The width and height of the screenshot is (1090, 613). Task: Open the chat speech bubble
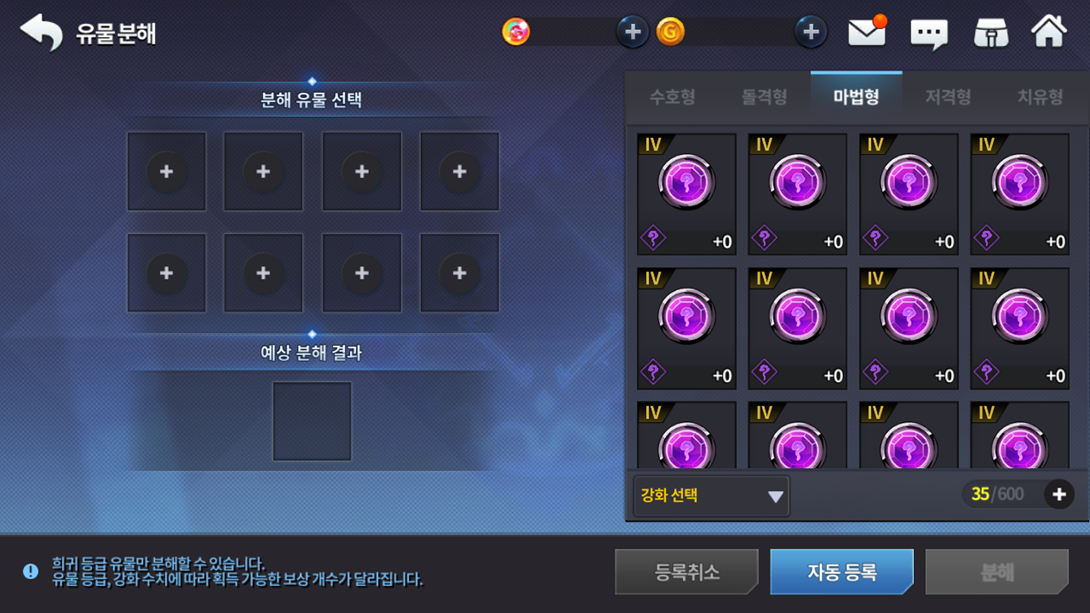coord(929,33)
